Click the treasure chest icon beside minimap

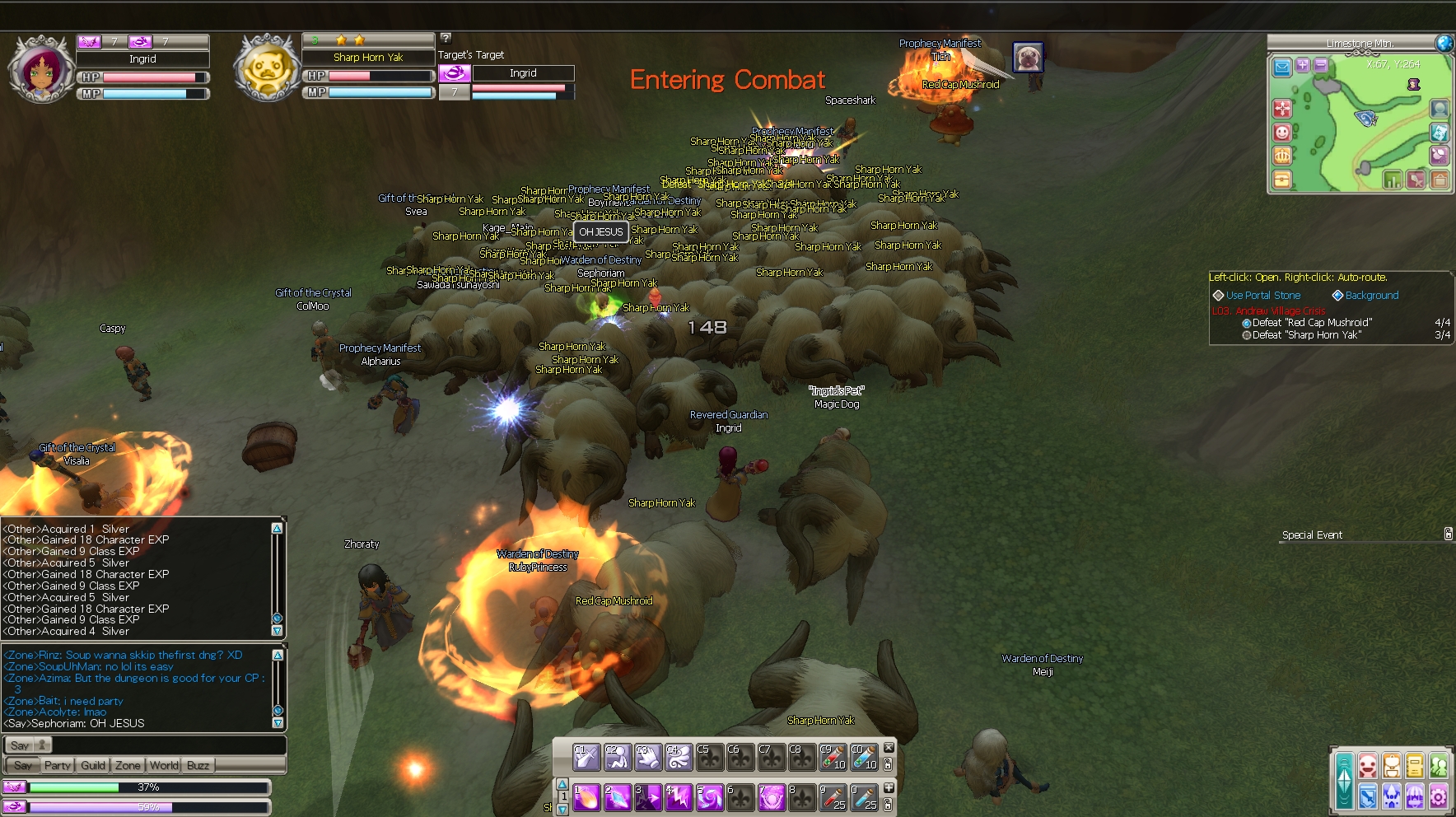pyautogui.click(x=1282, y=179)
